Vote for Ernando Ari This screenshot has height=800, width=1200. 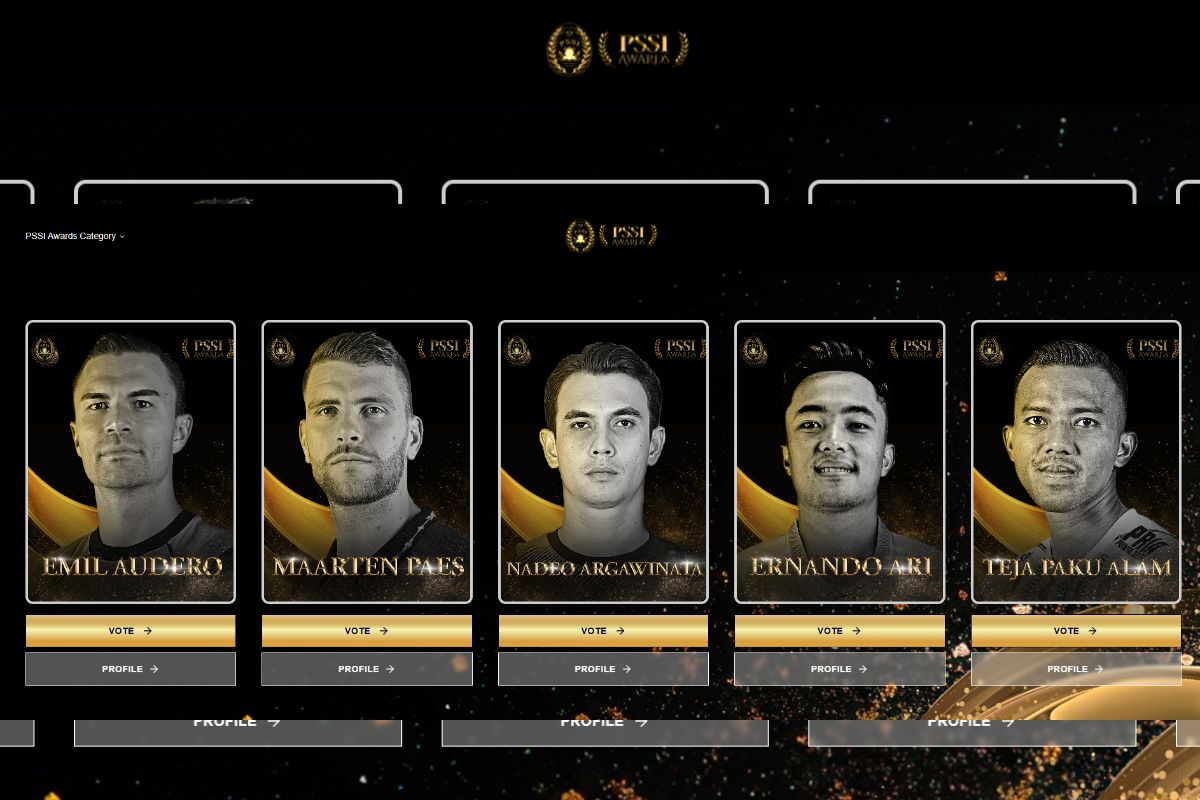click(839, 631)
